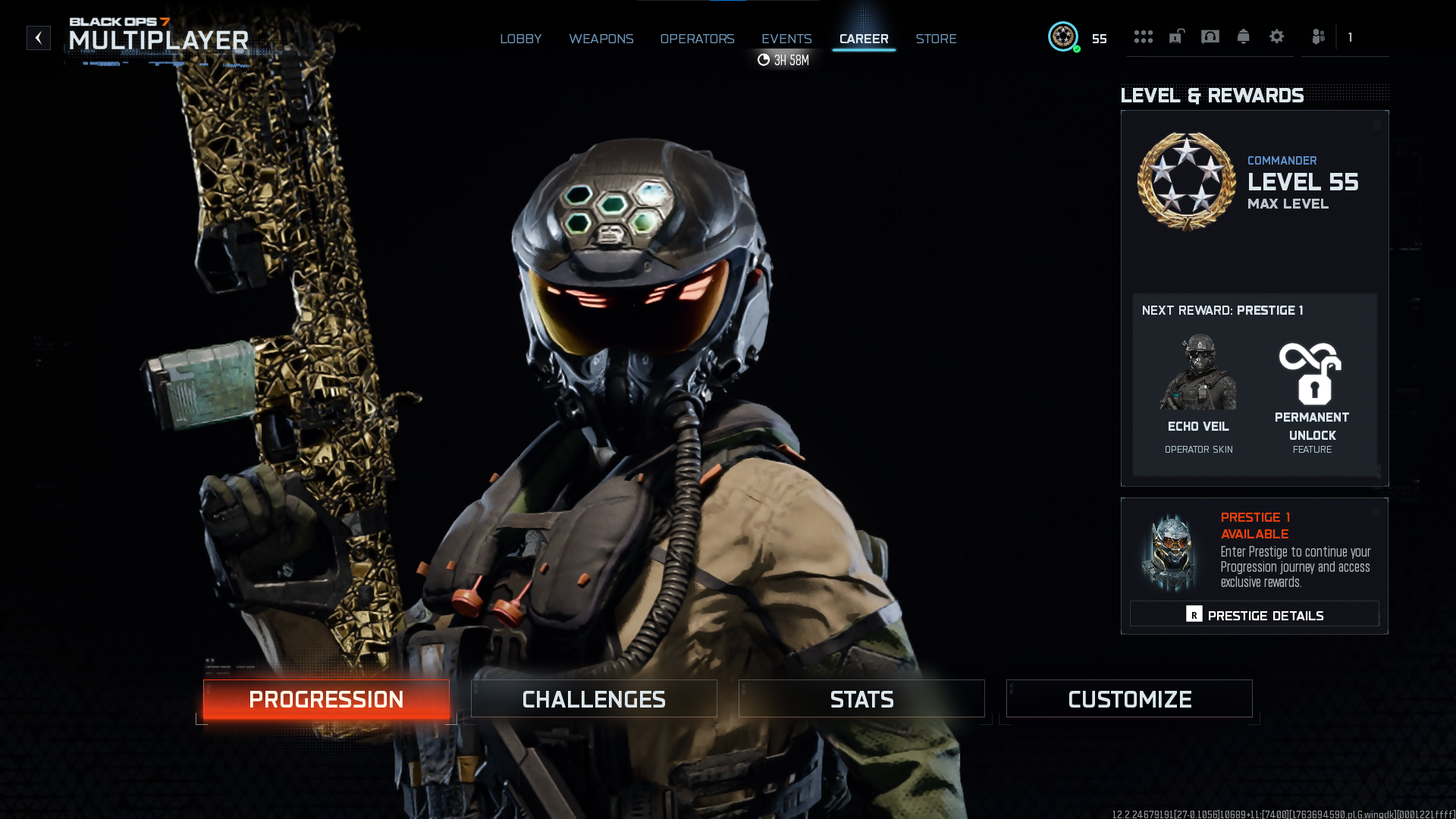Open the social party icon
Screen dimensions: 1456x819
coord(1319,36)
